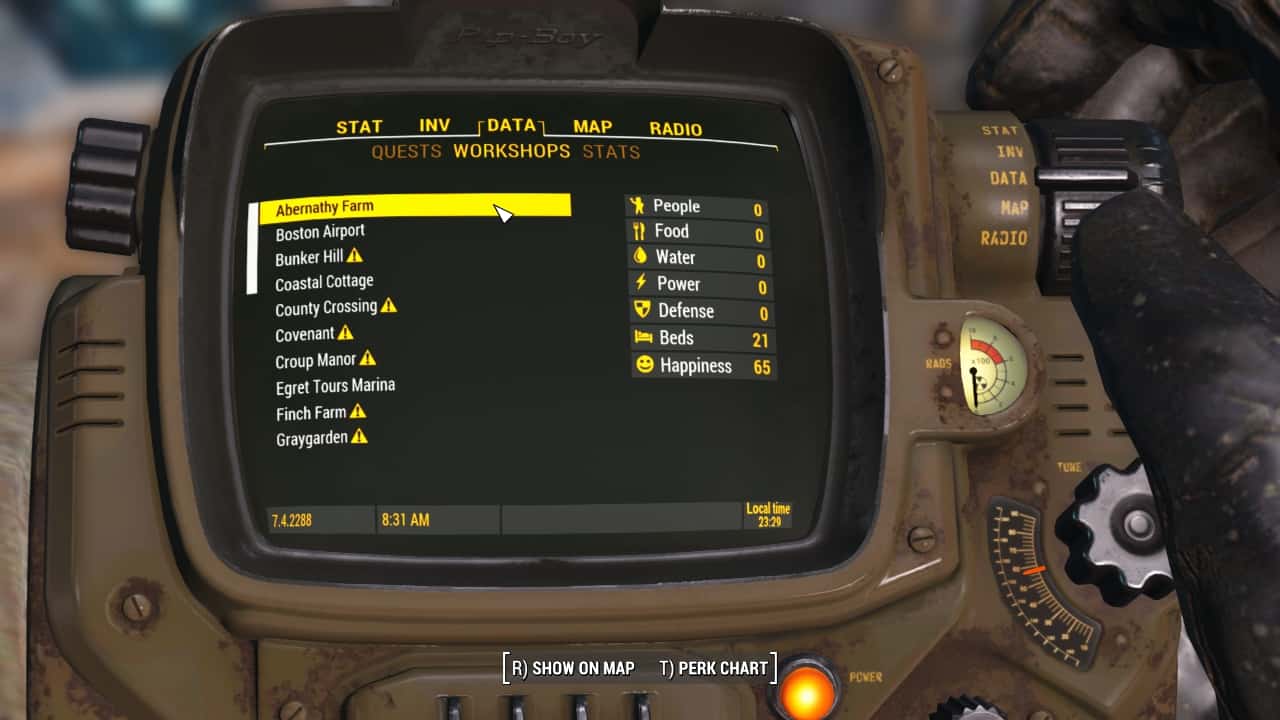This screenshot has width=1280, height=720.
Task: Select Abernathy Farm workshop
Action: pyautogui.click(x=324, y=207)
